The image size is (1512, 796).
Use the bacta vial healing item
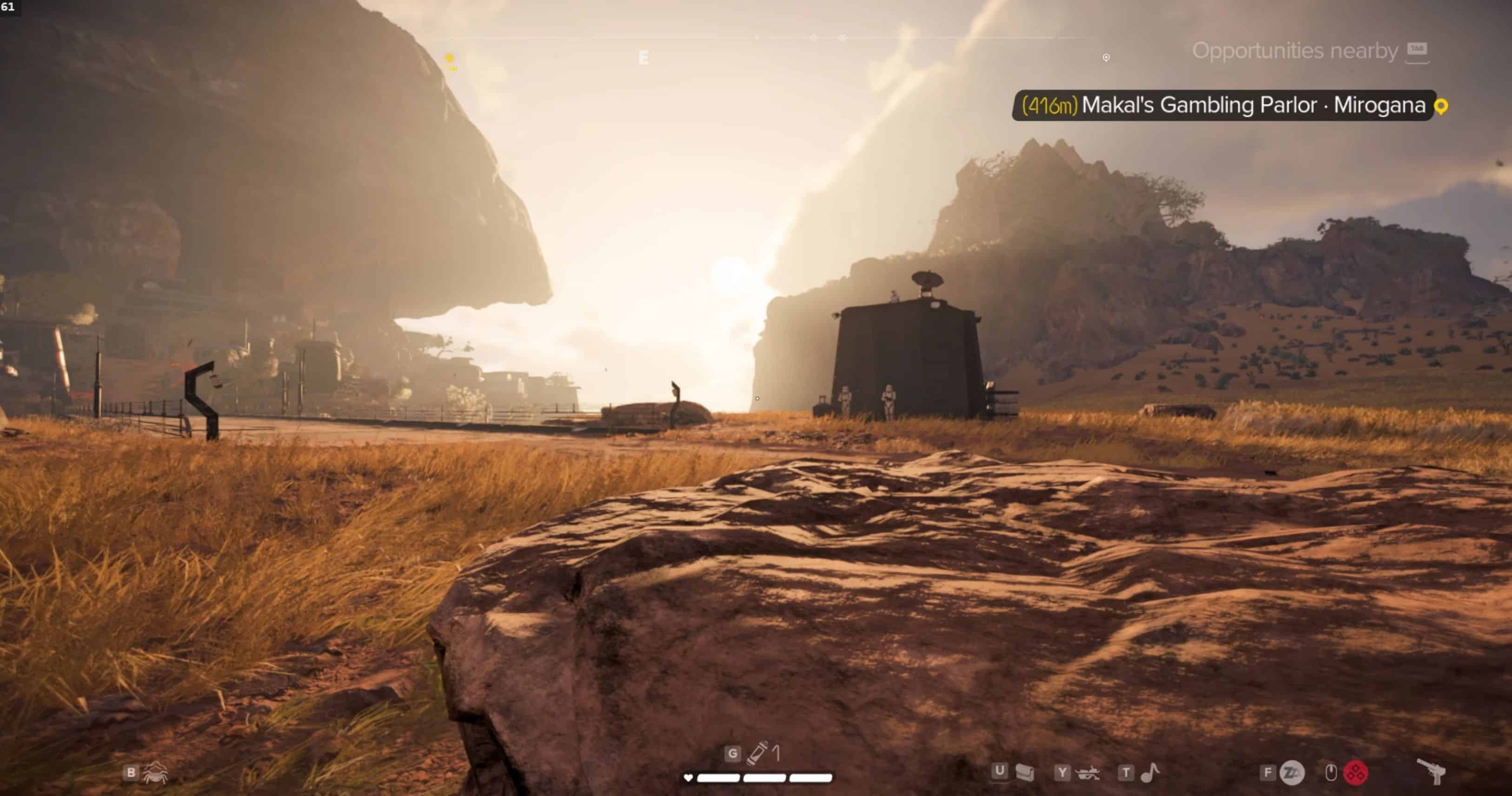click(757, 753)
